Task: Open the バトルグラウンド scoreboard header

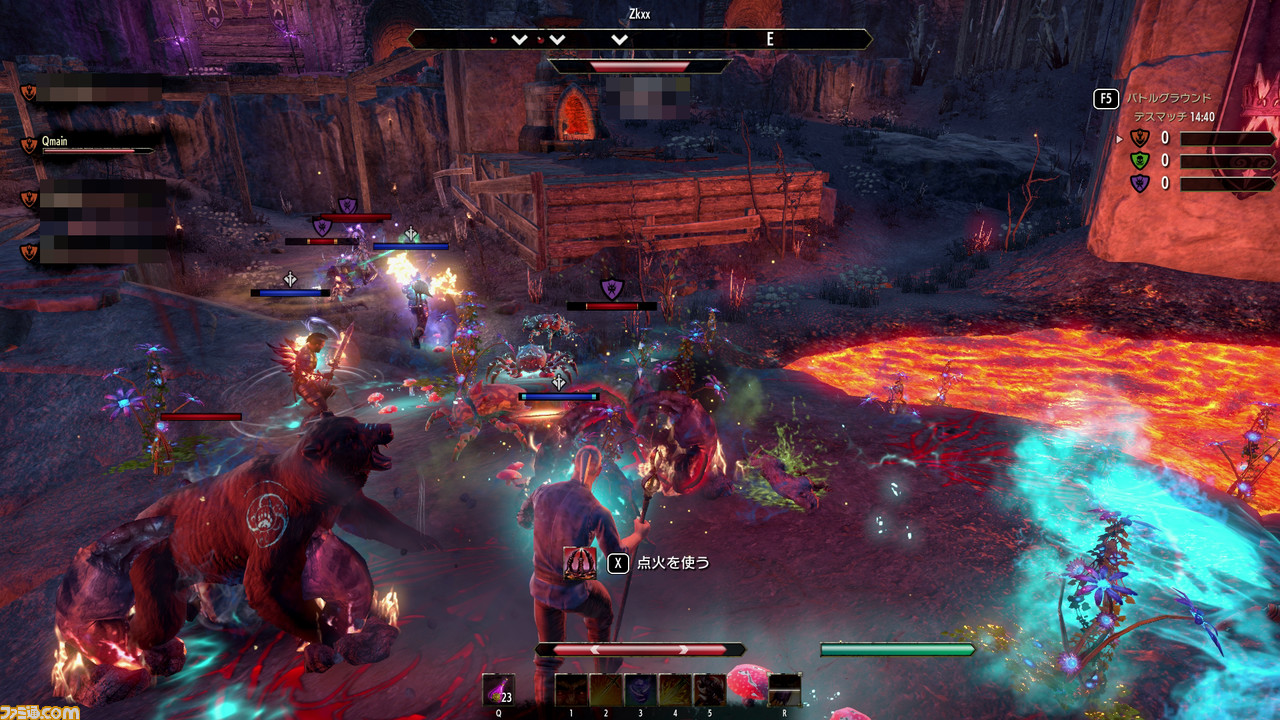Action: (x=1168, y=98)
